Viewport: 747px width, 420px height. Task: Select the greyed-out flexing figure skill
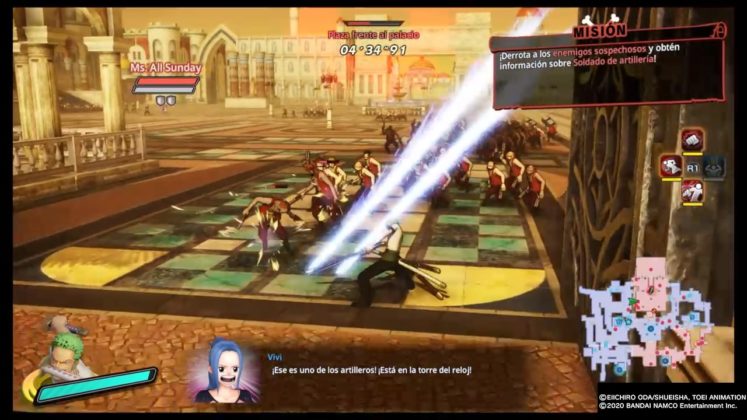pyautogui.click(x=714, y=167)
